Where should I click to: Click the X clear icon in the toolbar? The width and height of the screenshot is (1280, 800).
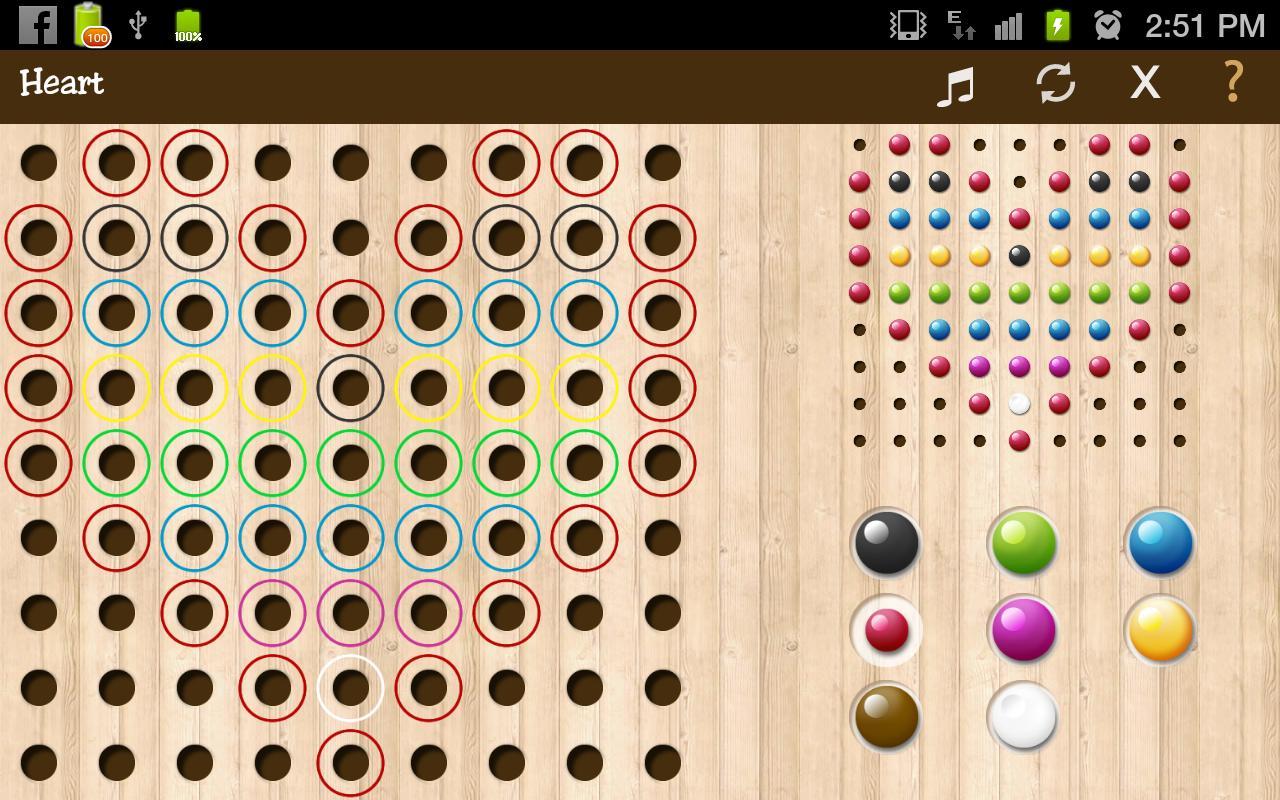[1144, 84]
